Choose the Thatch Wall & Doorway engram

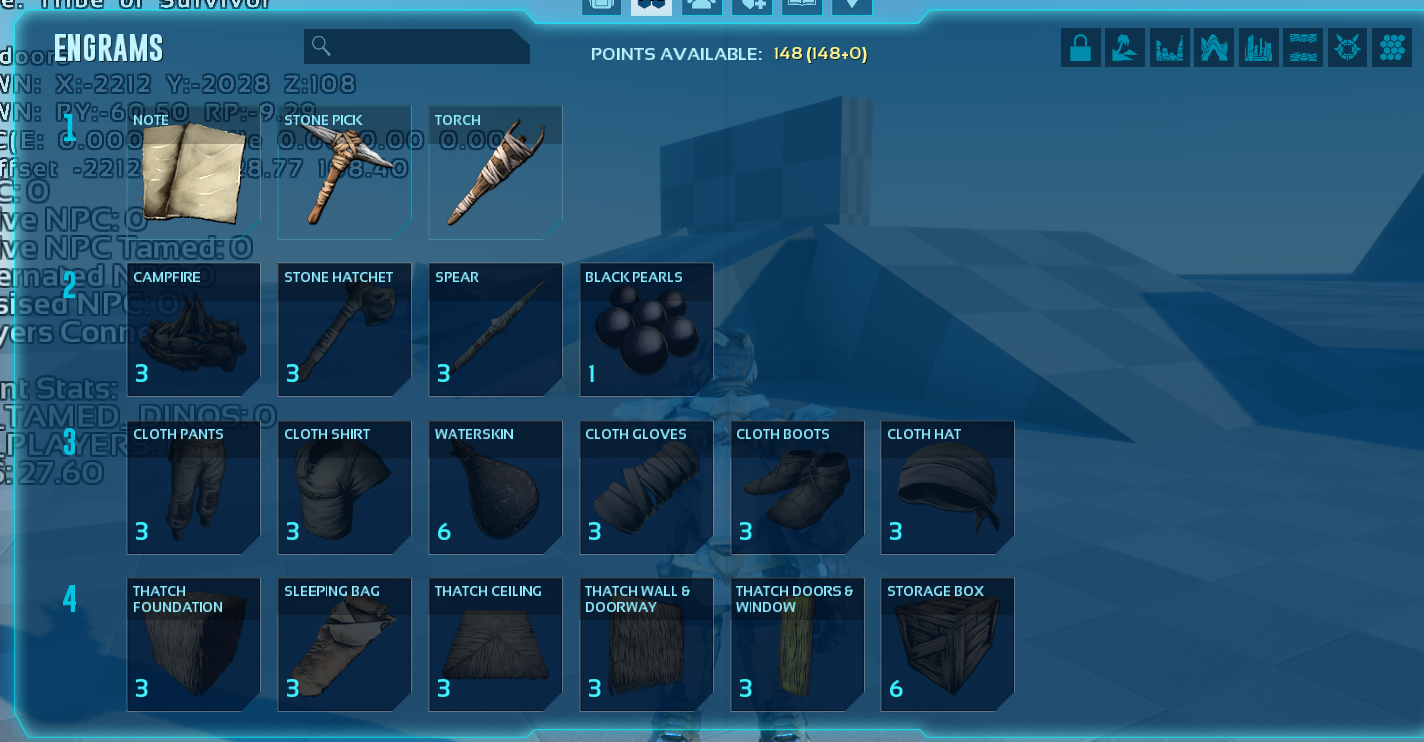coord(646,644)
